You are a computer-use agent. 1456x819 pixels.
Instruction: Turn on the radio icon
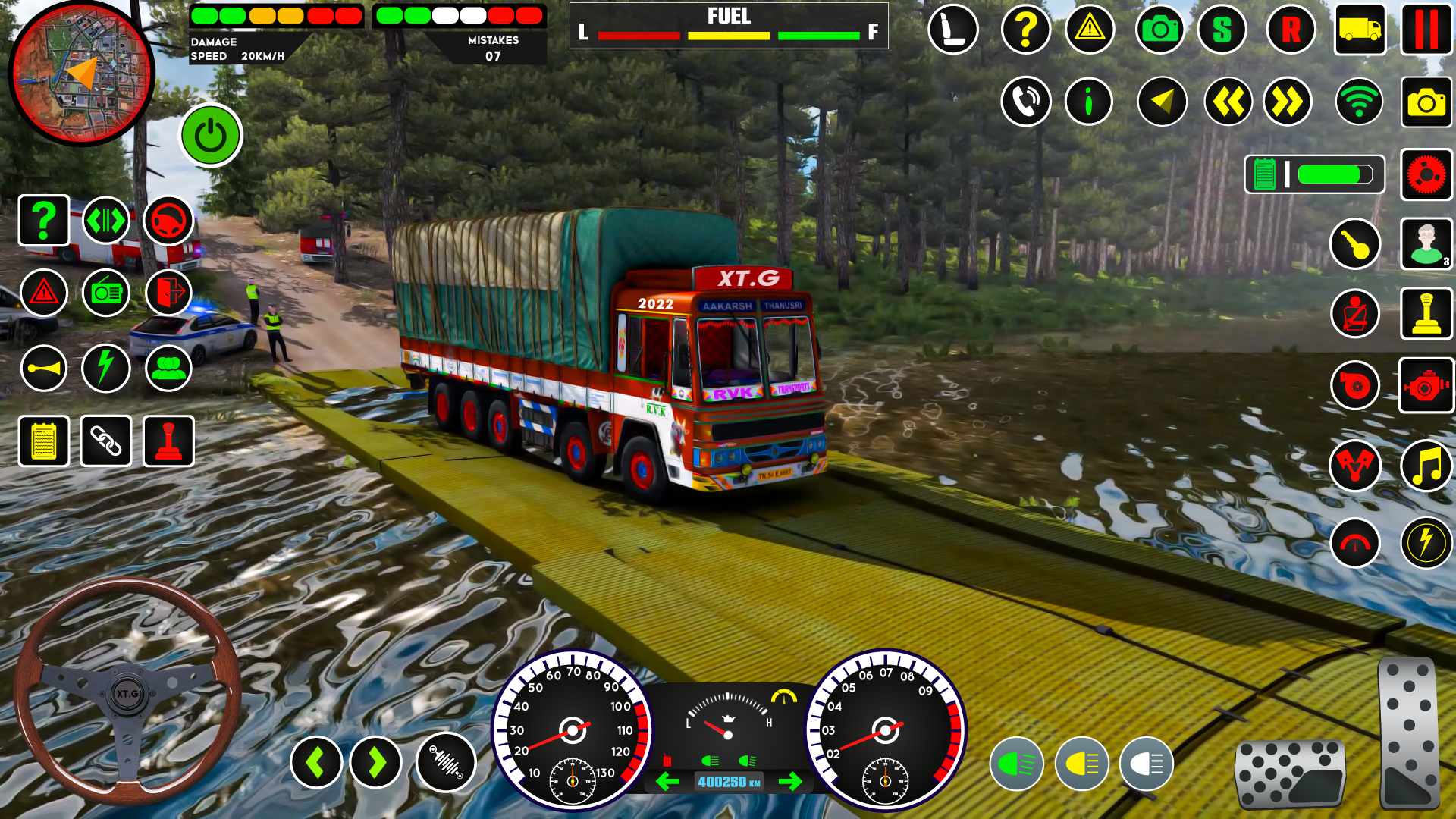click(x=106, y=293)
